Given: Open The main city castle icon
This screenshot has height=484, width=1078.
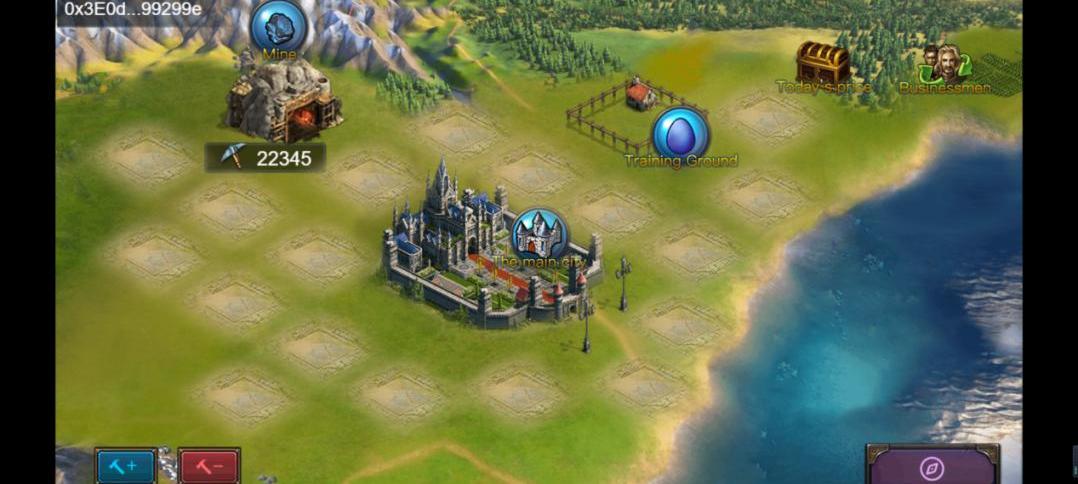Looking at the screenshot, I should click(x=539, y=236).
